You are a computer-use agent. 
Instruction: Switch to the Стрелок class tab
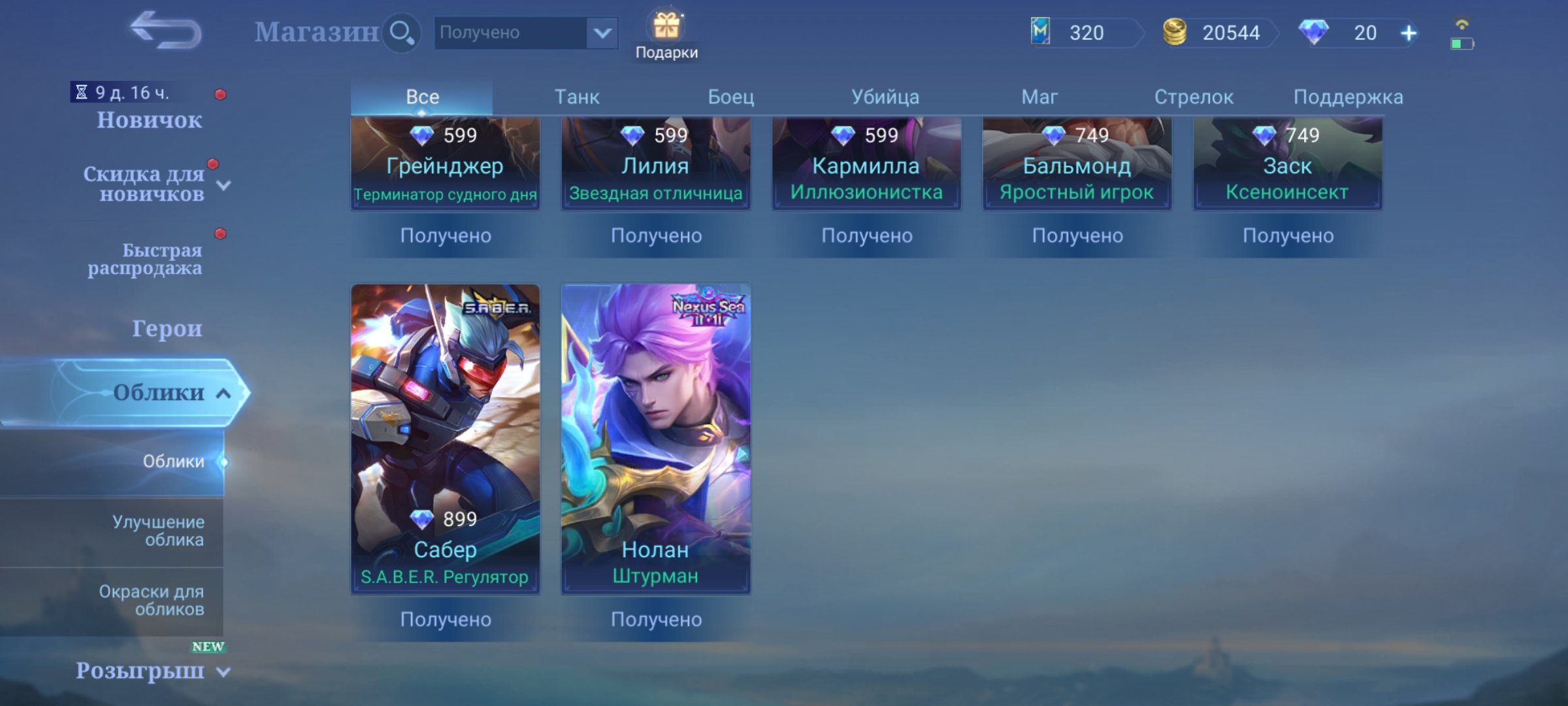tap(1194, 96)
